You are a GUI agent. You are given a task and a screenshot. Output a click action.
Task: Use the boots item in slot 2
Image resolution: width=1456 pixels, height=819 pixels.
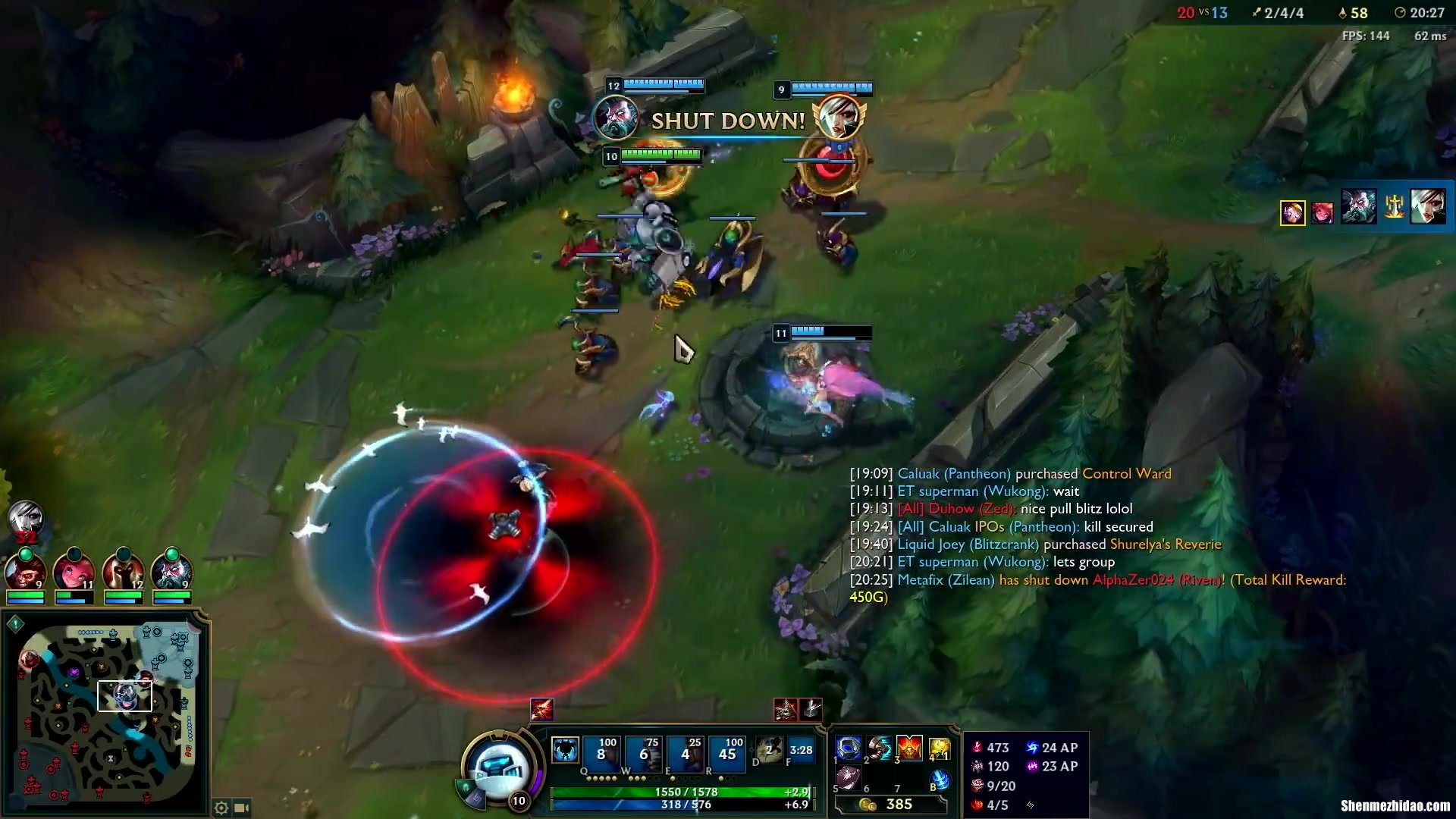[x=880, y=748]
